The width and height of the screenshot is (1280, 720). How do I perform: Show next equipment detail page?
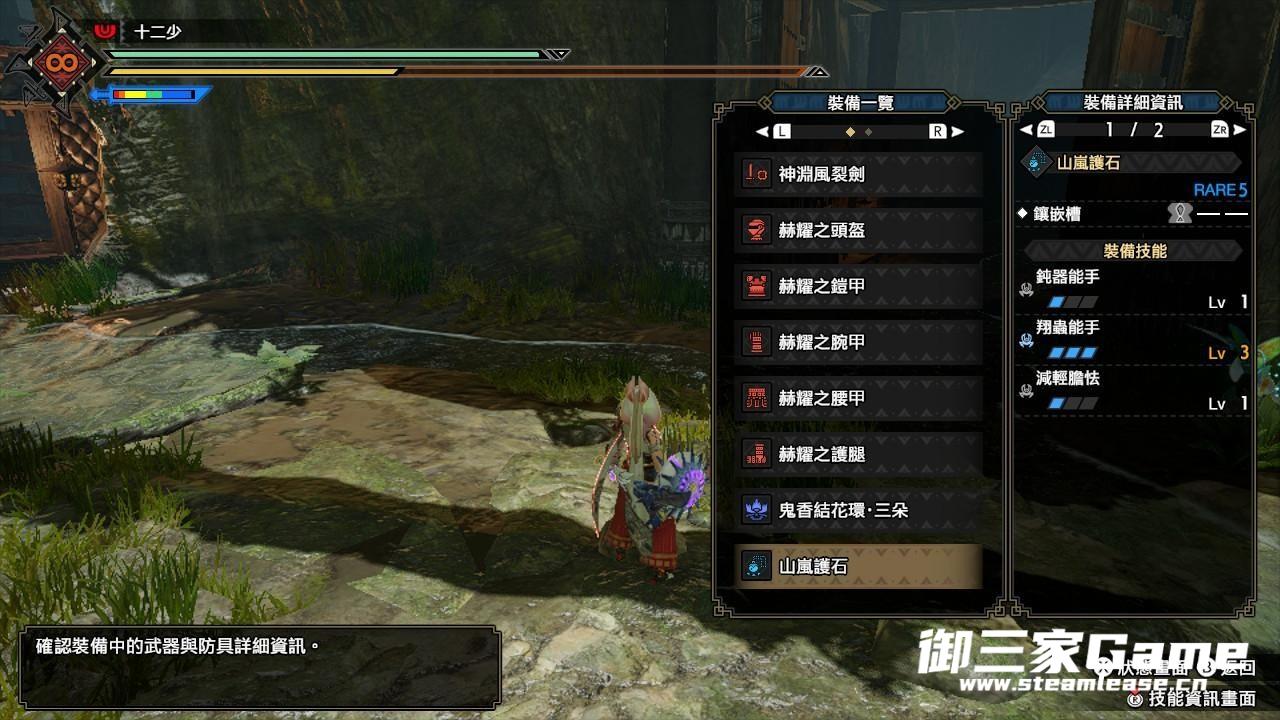[1240, 129]
